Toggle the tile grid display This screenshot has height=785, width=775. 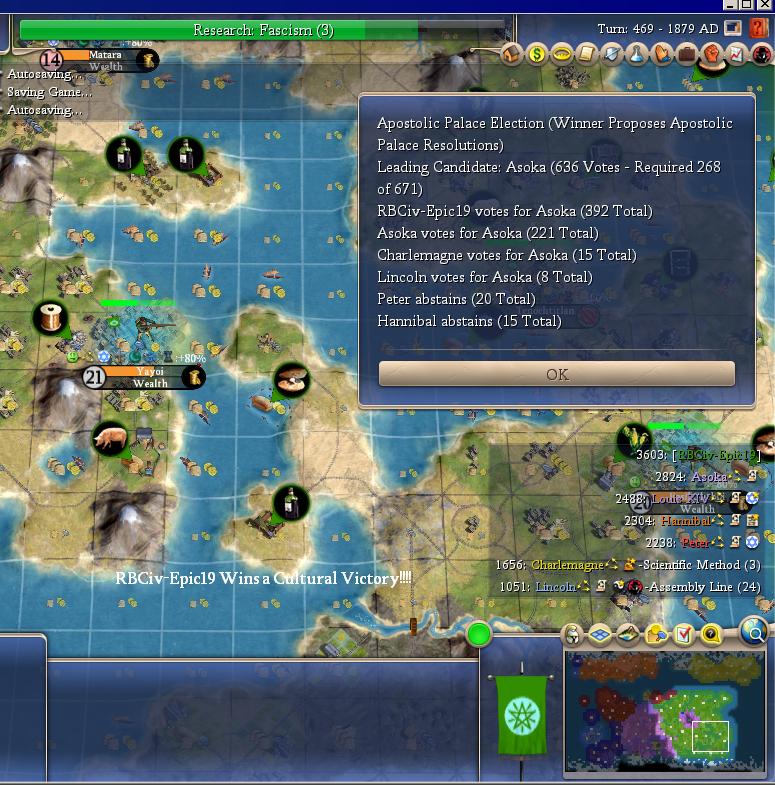600,634
